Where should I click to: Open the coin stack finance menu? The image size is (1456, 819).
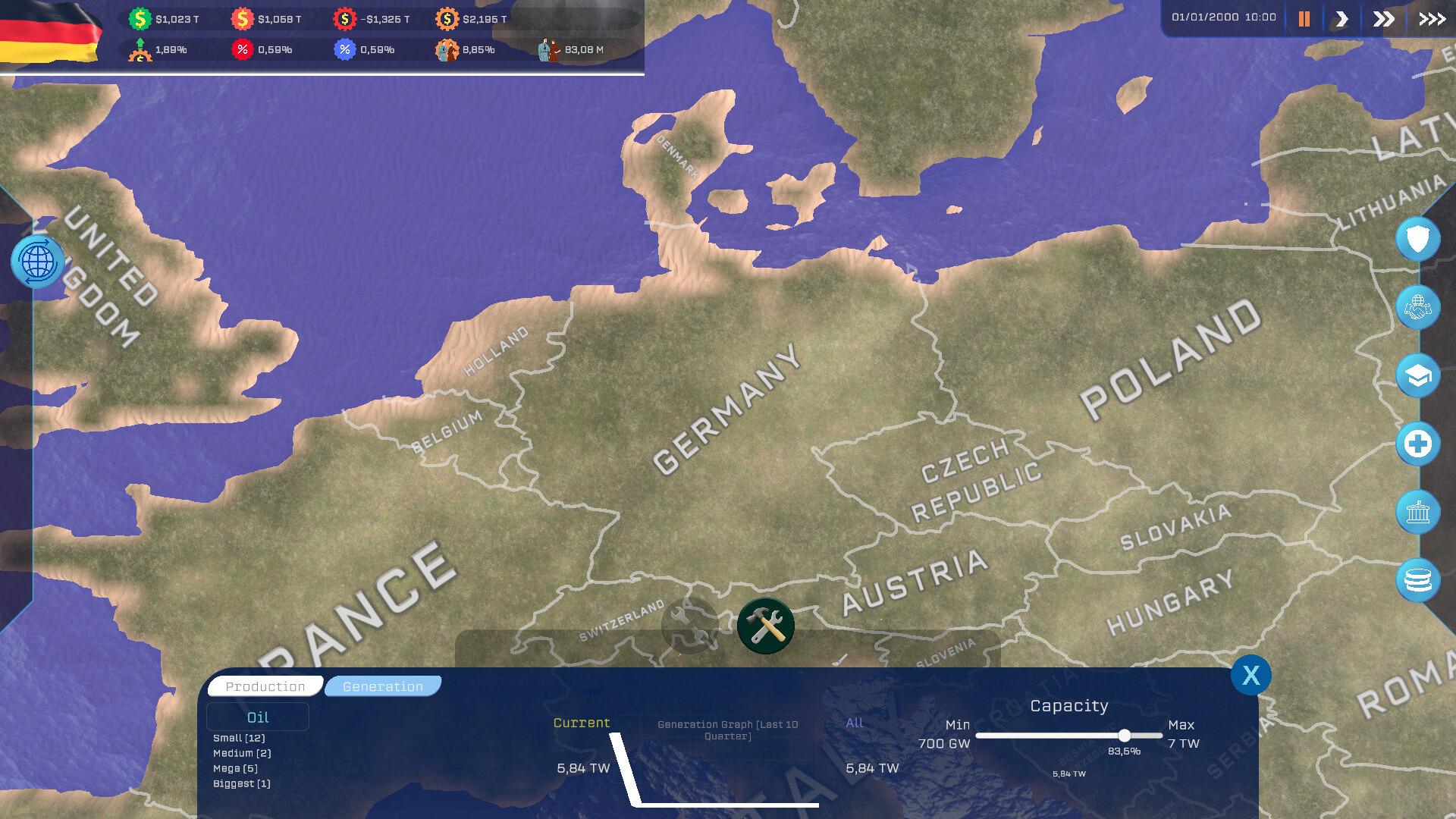[x=1417, y=580]
